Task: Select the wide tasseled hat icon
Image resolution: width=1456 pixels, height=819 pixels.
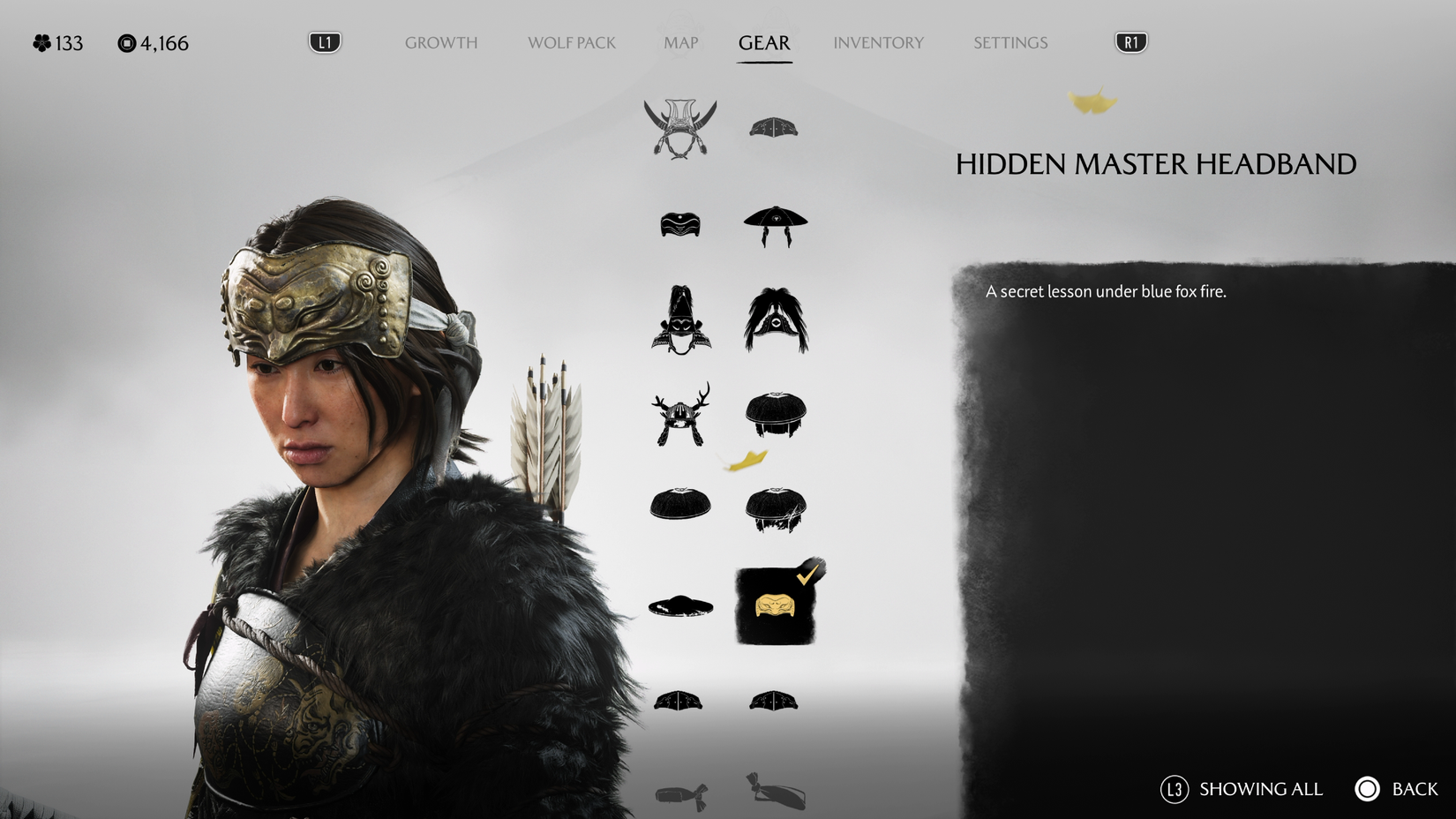Action: 776,226
